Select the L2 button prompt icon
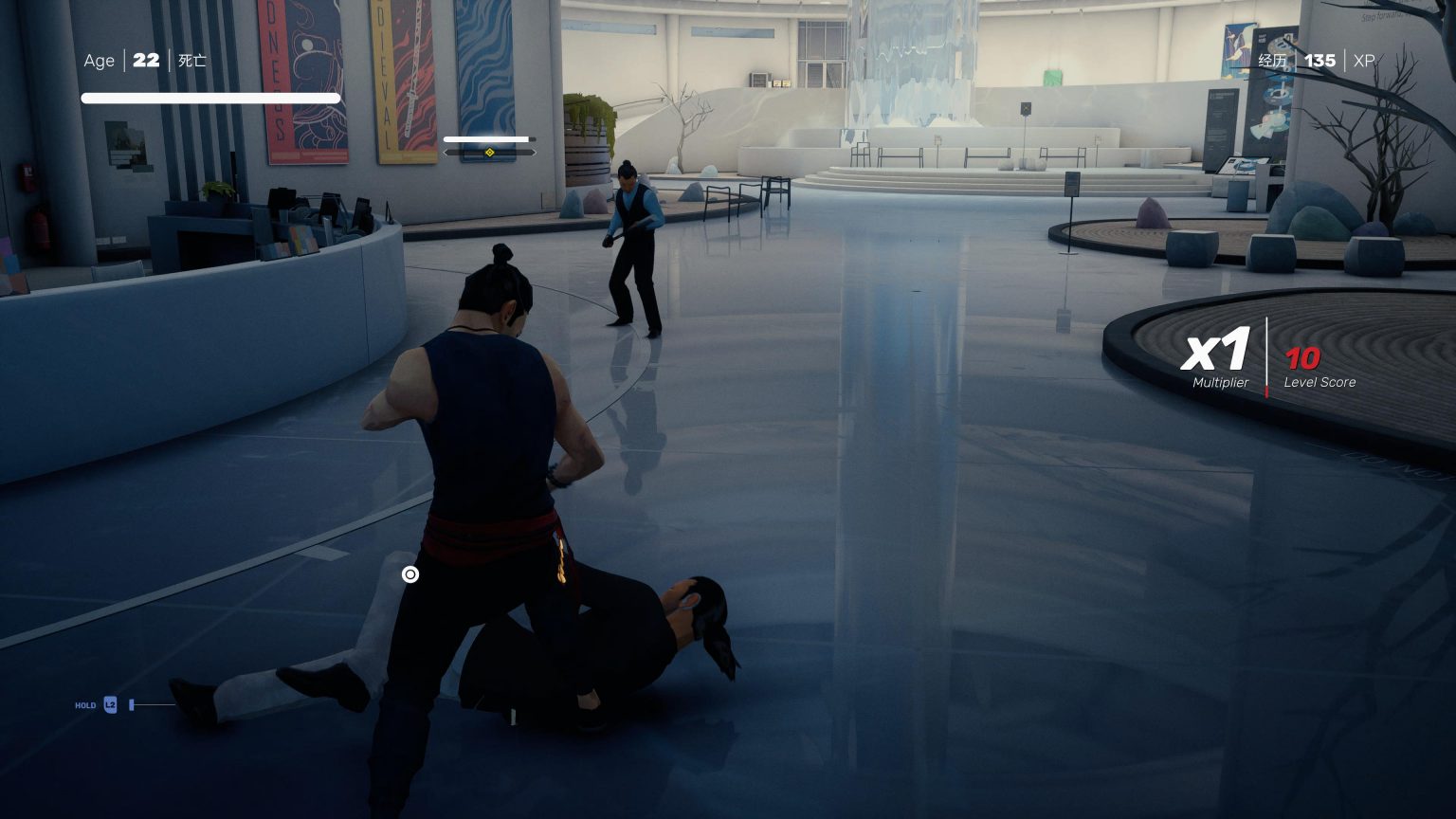 click(110, 704)
